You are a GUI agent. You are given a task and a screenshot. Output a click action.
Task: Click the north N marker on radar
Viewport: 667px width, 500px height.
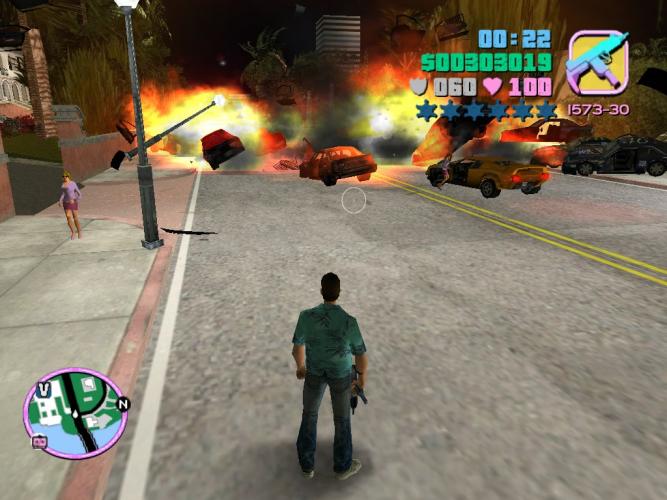123,404
